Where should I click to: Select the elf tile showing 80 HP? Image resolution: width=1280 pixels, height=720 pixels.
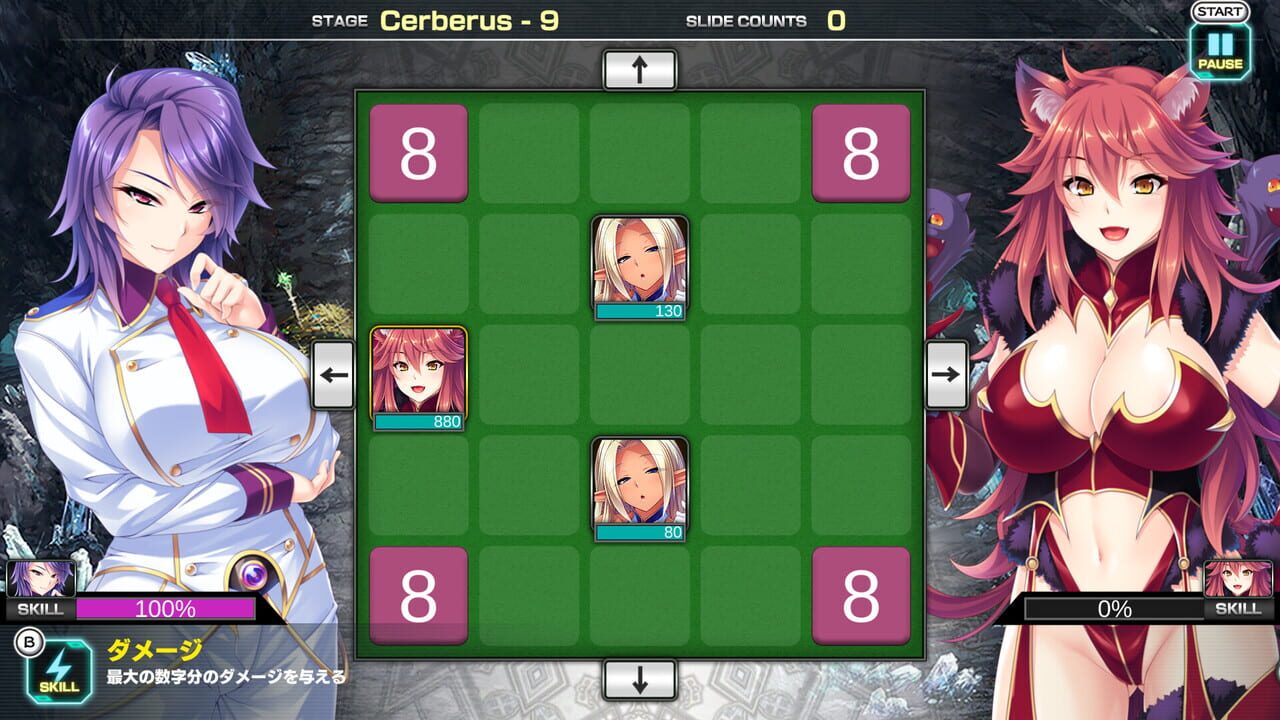tap(642, 487)
